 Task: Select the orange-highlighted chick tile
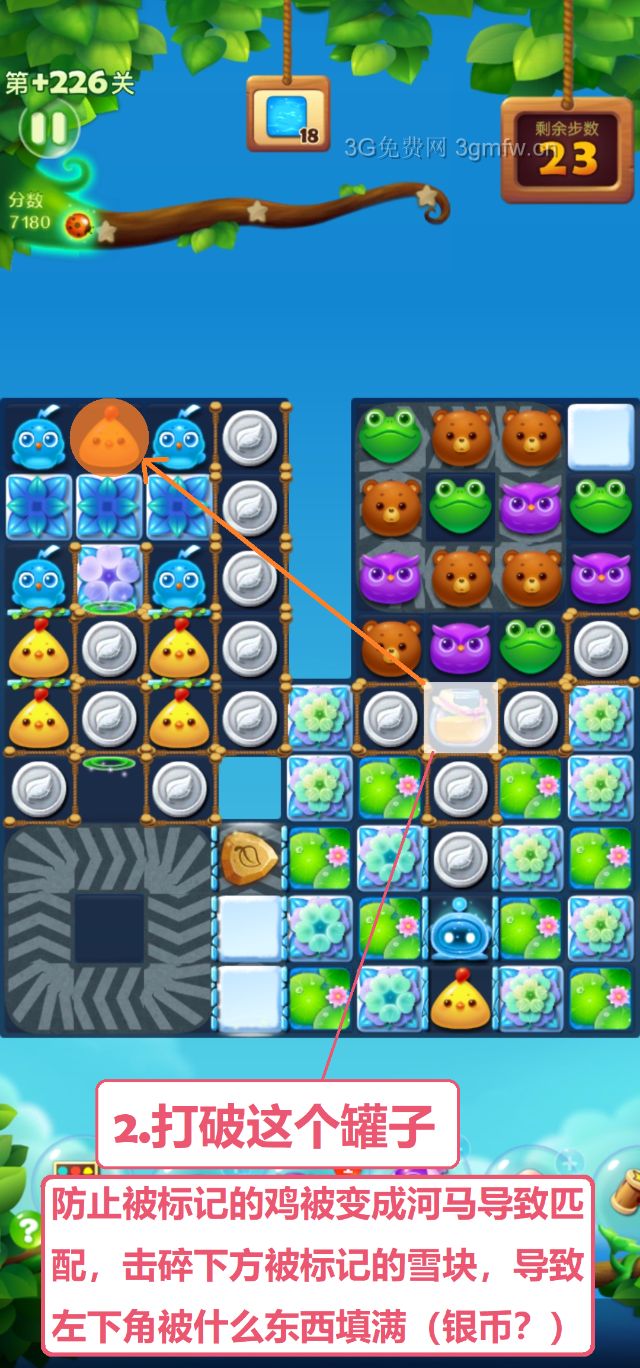click(x=109, y=438)
